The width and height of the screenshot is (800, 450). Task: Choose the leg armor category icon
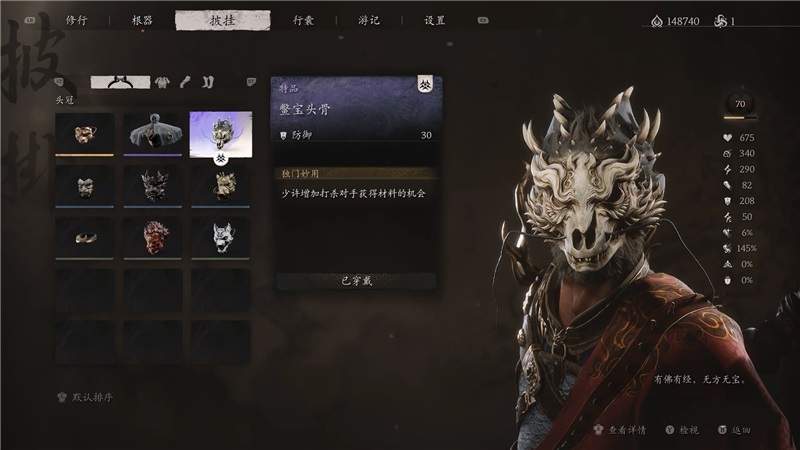click(208, 82)
